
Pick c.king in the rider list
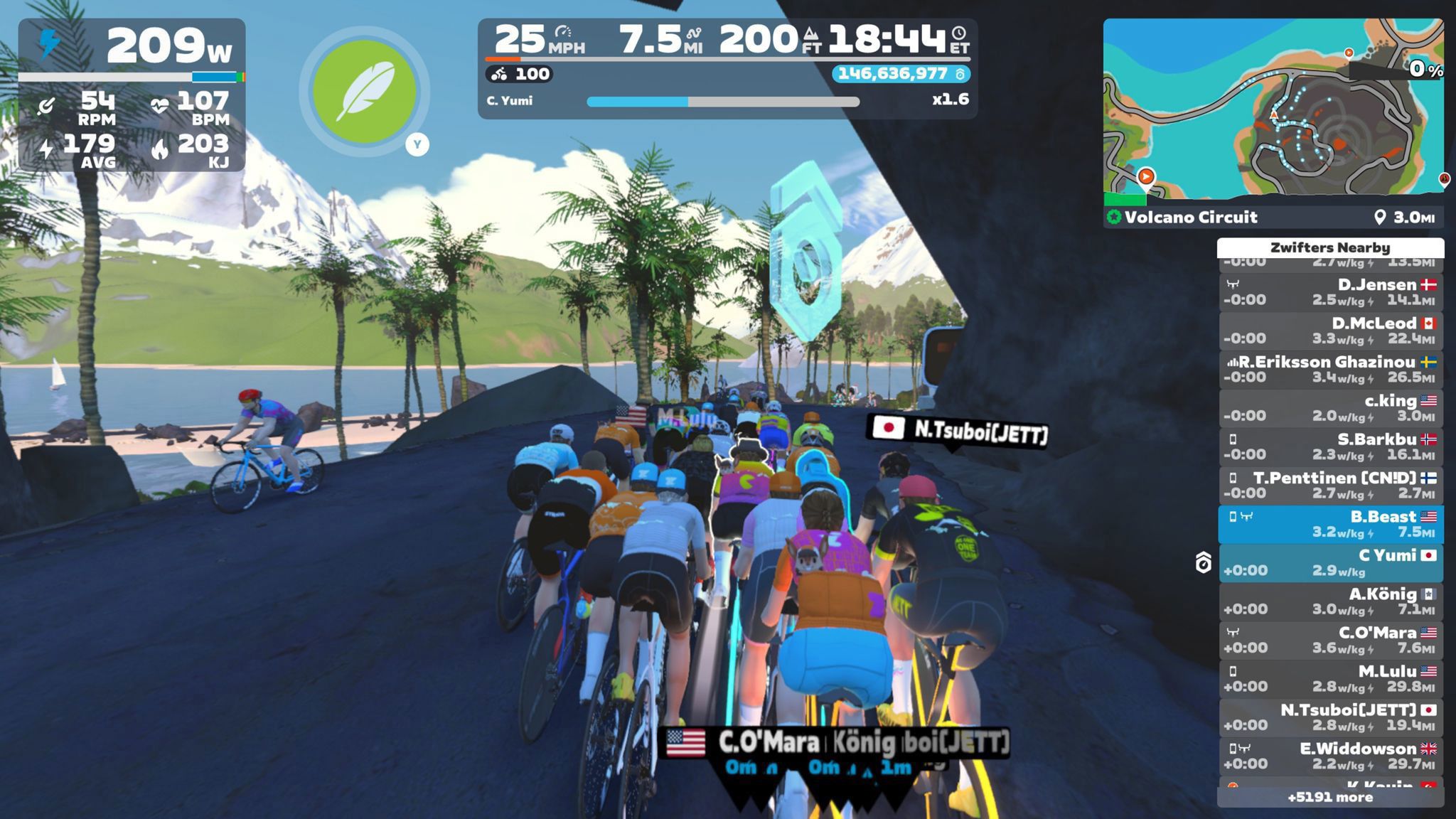tap(1330, 408)
